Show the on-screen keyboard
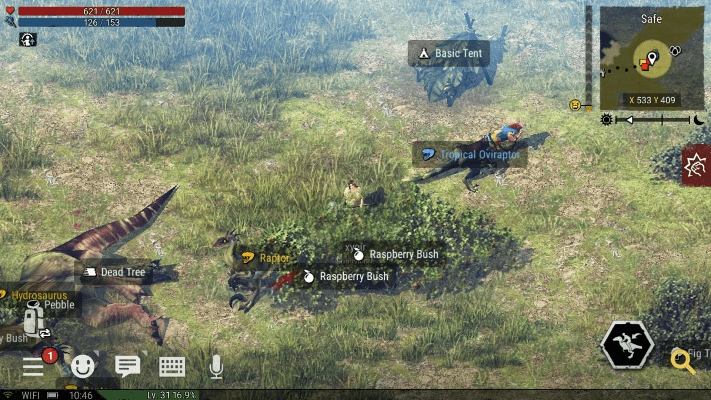 click(171, 367)
